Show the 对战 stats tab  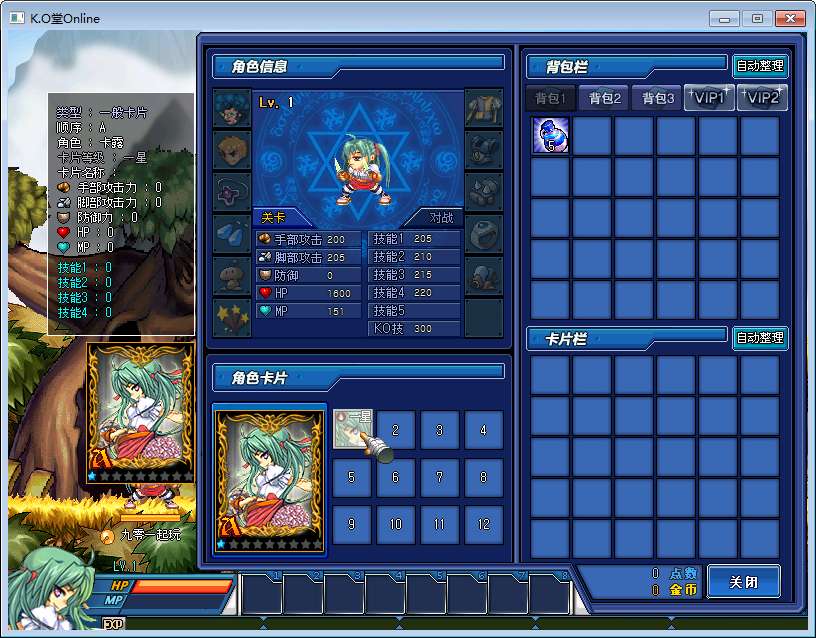[441, 217]
